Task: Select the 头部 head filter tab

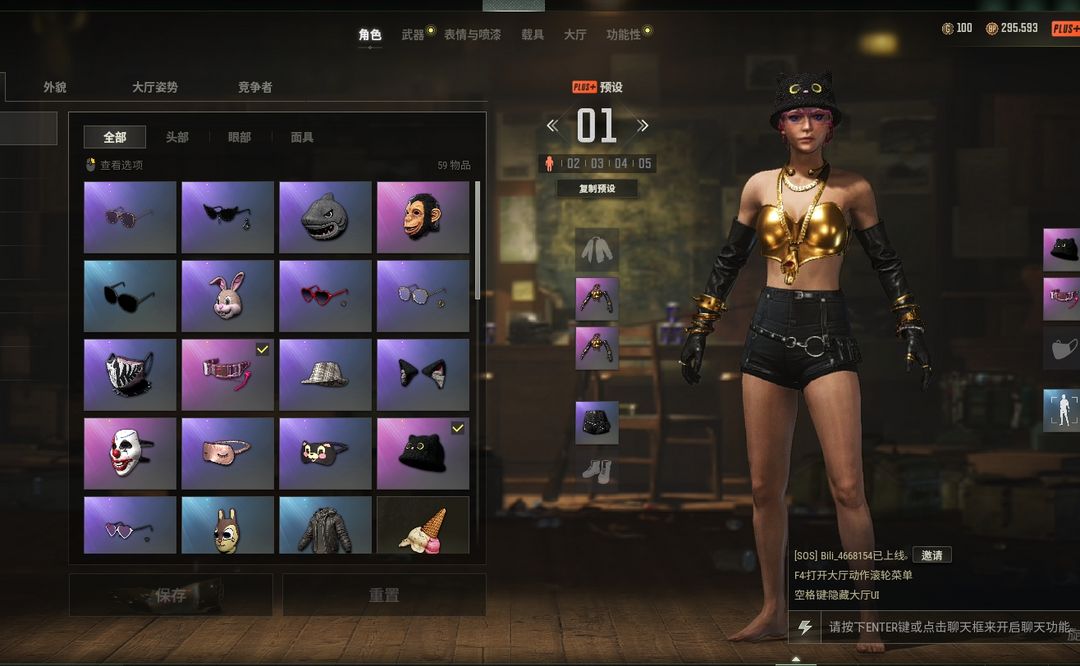Action: [177, 137]
